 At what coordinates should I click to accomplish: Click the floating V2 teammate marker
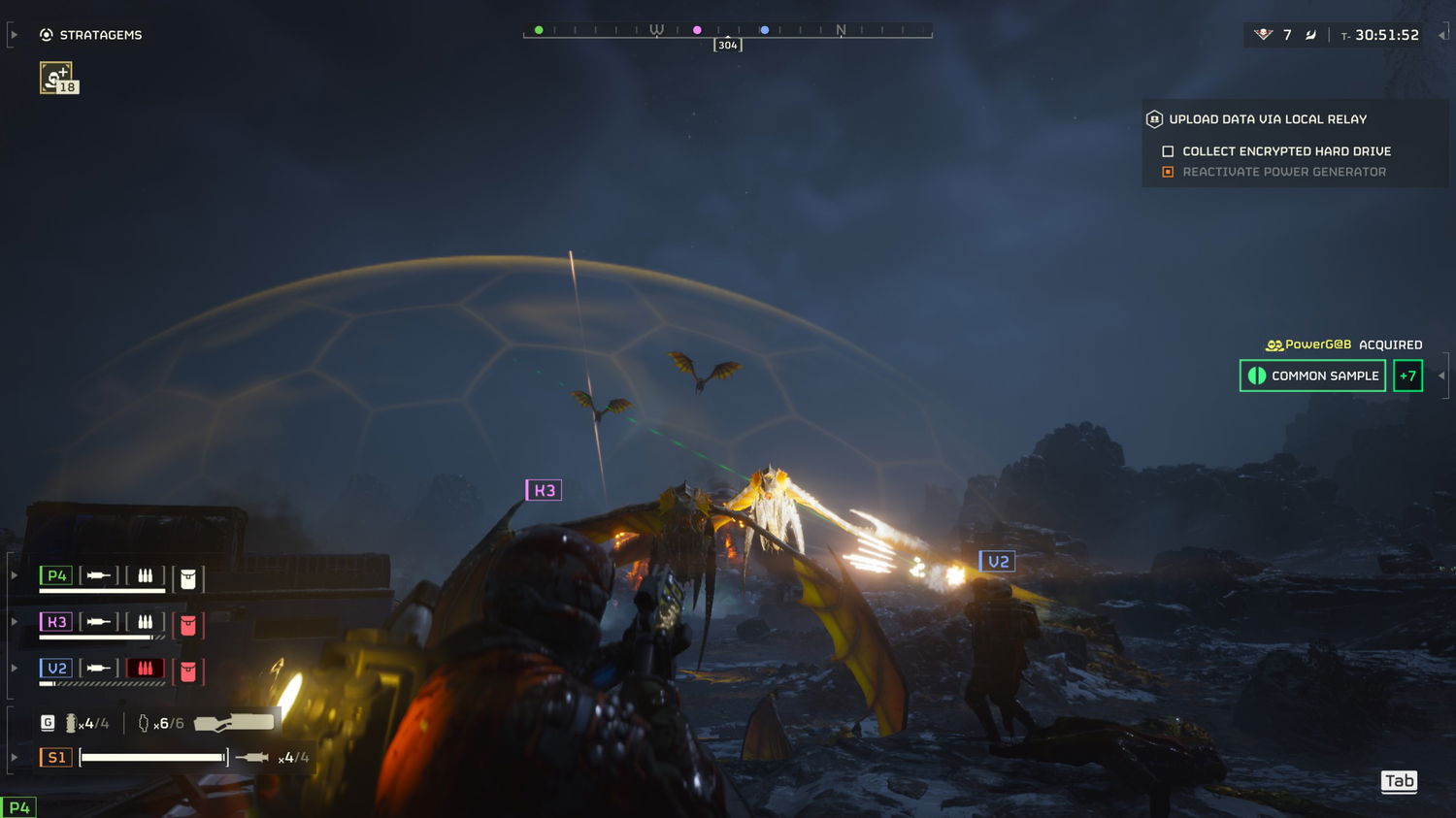click(x=997, y=562)
